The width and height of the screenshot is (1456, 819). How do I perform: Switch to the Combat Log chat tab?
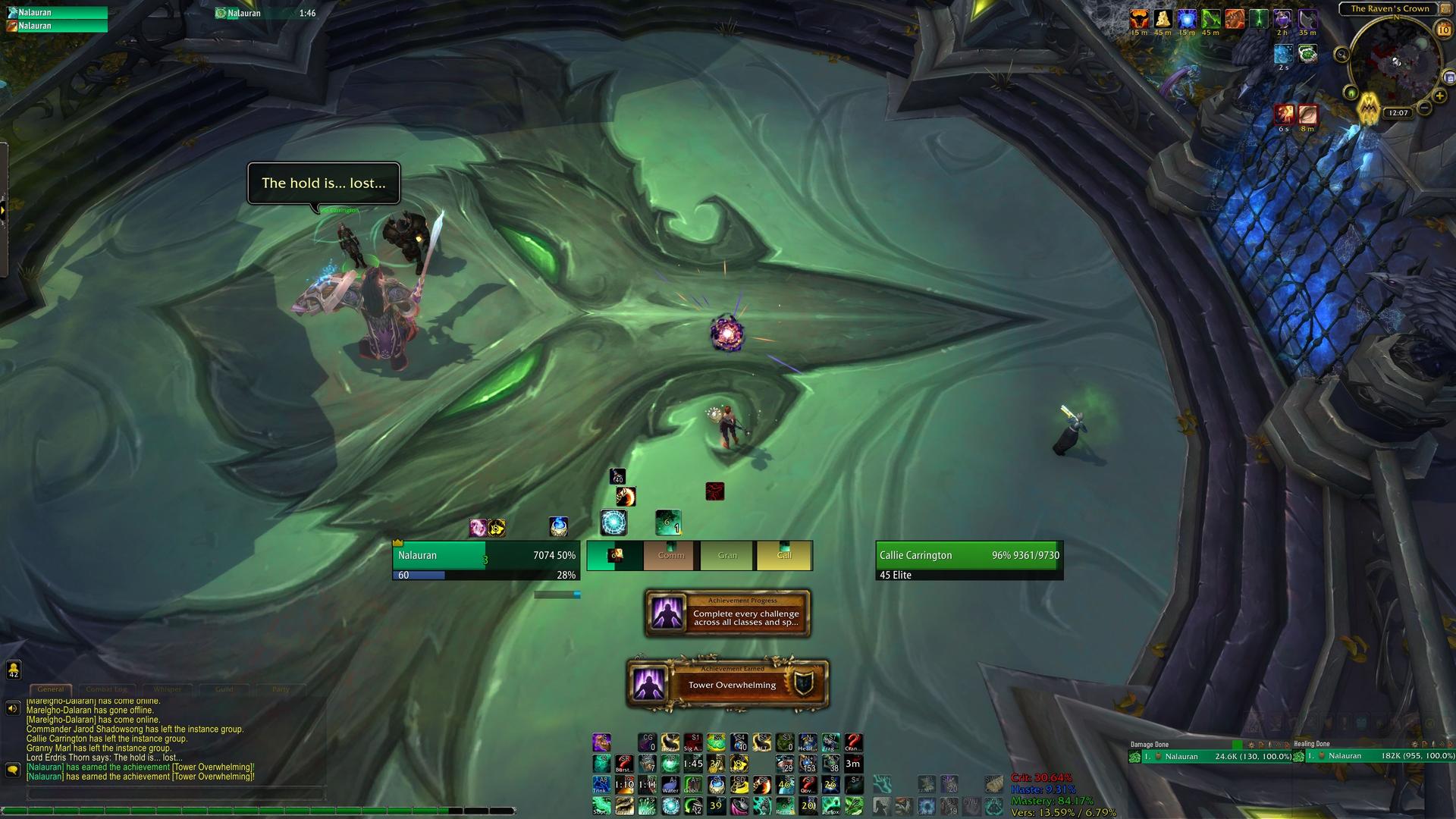click(106, 689)
